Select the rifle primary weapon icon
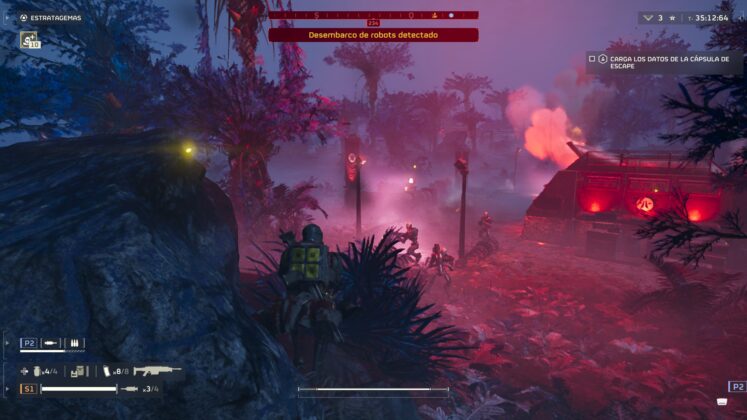Viewport: 747px width, 420px height. [x=157, y=371]
